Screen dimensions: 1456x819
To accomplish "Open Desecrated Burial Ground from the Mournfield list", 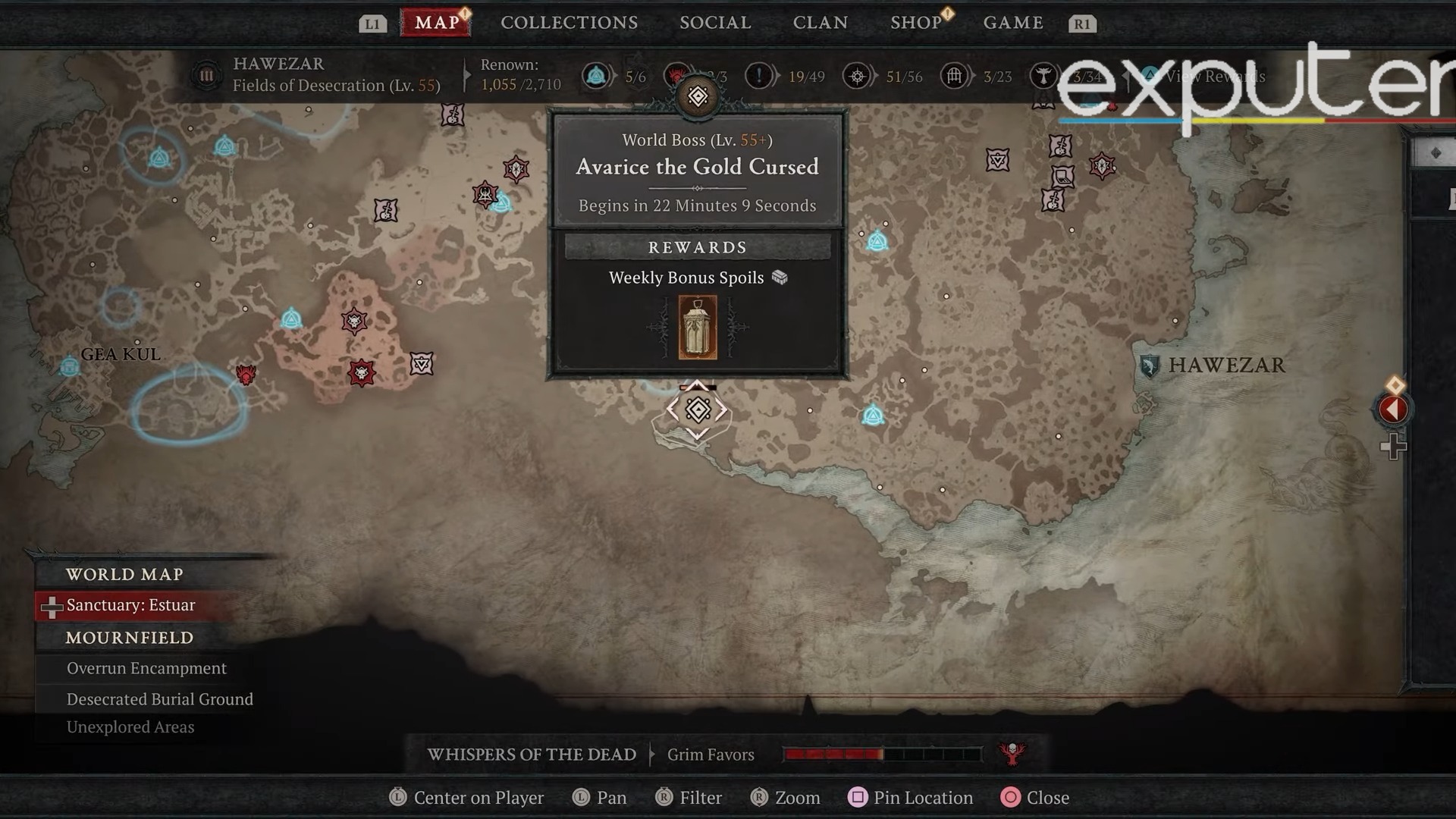I will point(159,698).
